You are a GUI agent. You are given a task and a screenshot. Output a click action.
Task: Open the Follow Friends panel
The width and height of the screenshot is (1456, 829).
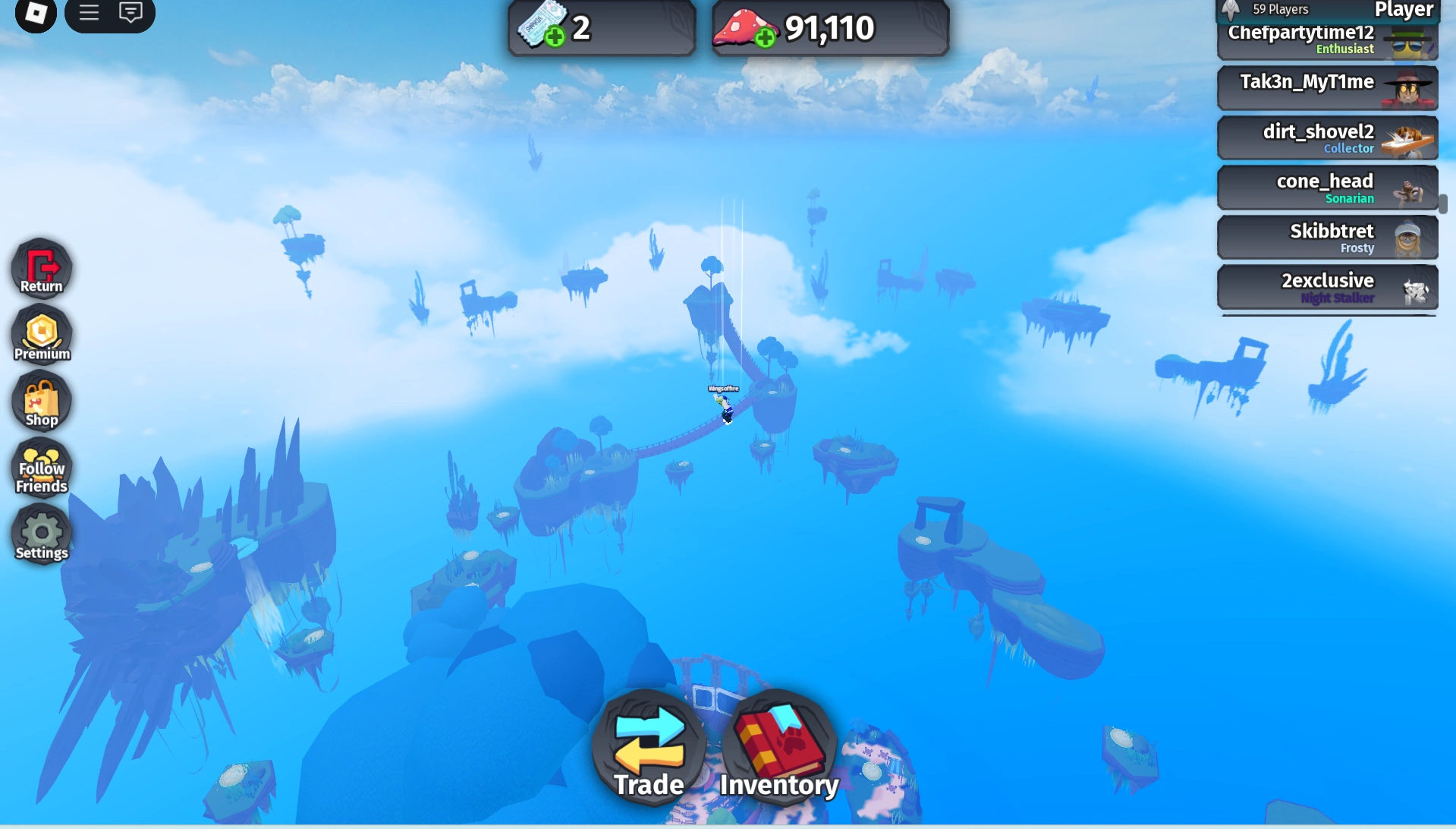tap(41, 468)
